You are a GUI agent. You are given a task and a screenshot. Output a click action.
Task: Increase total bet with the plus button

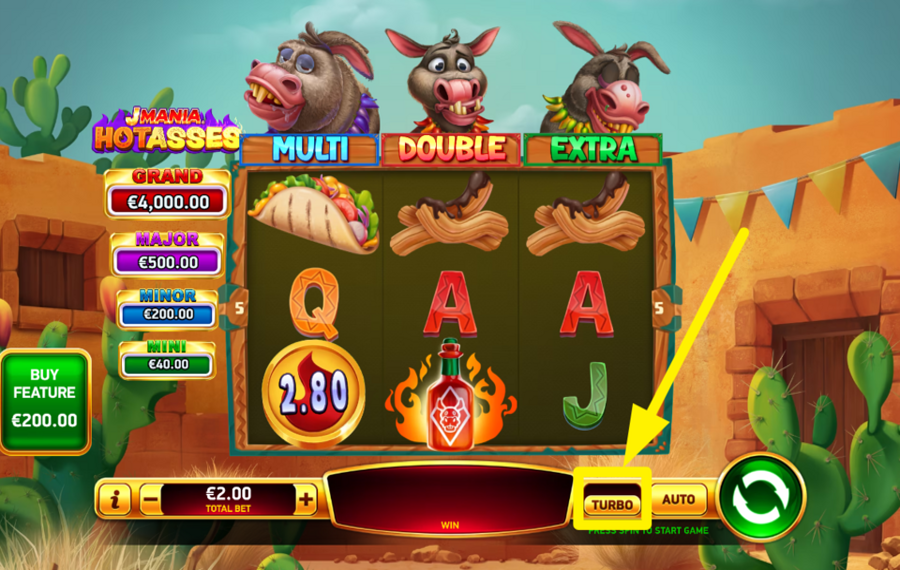306,498
